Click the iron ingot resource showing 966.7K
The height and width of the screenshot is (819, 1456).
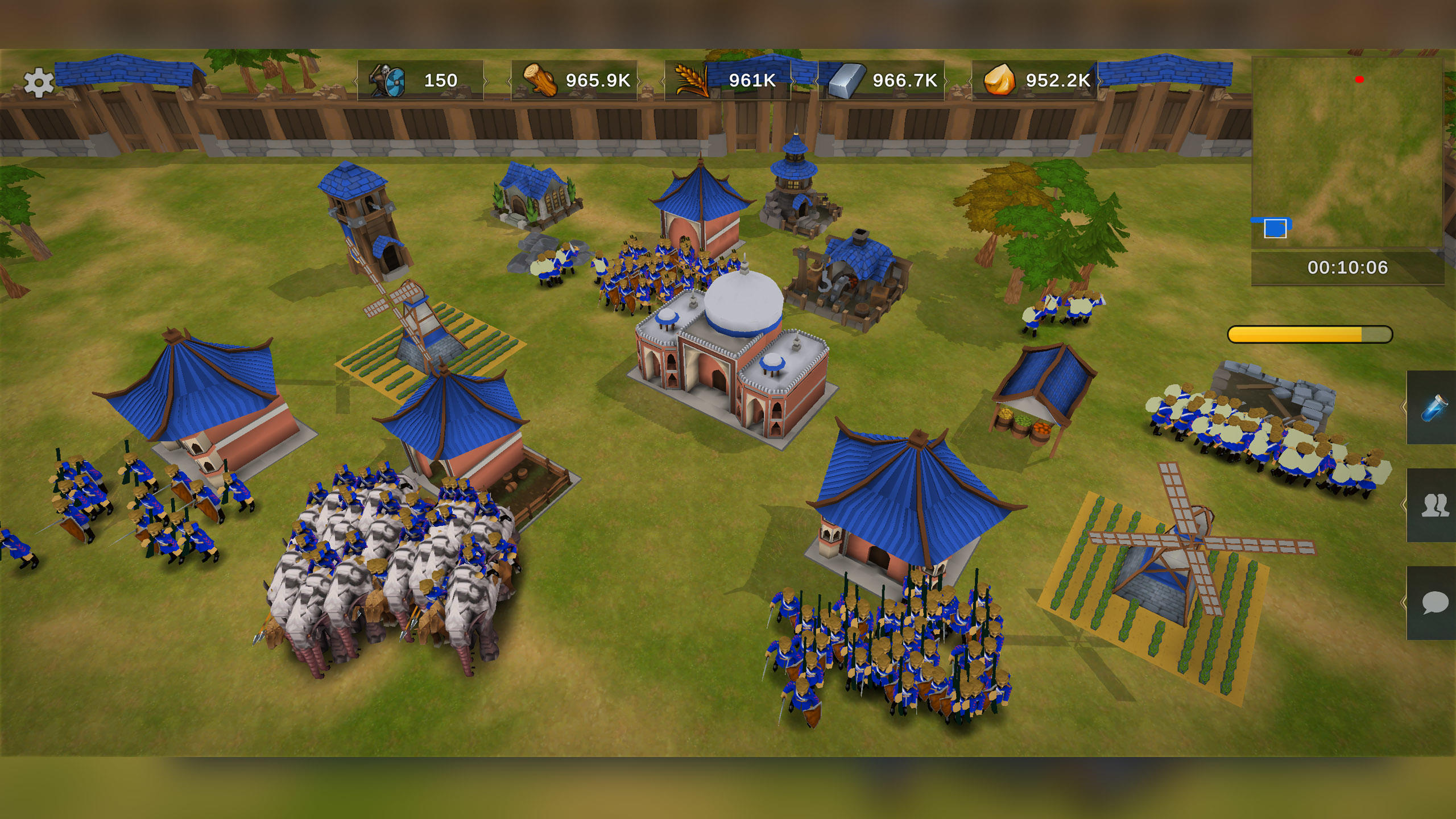[881, 81]
